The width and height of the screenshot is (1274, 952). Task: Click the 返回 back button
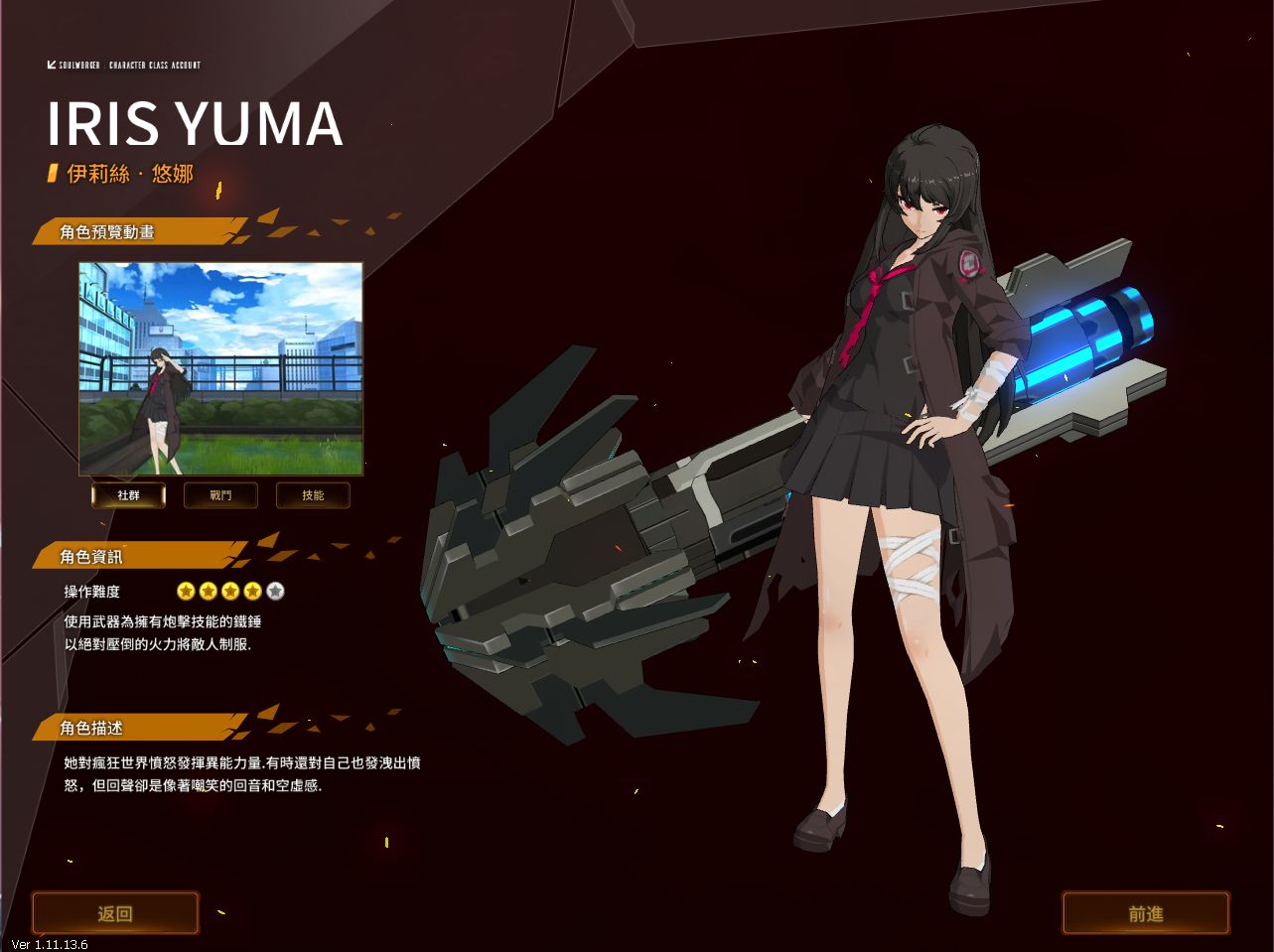(115, 913)
